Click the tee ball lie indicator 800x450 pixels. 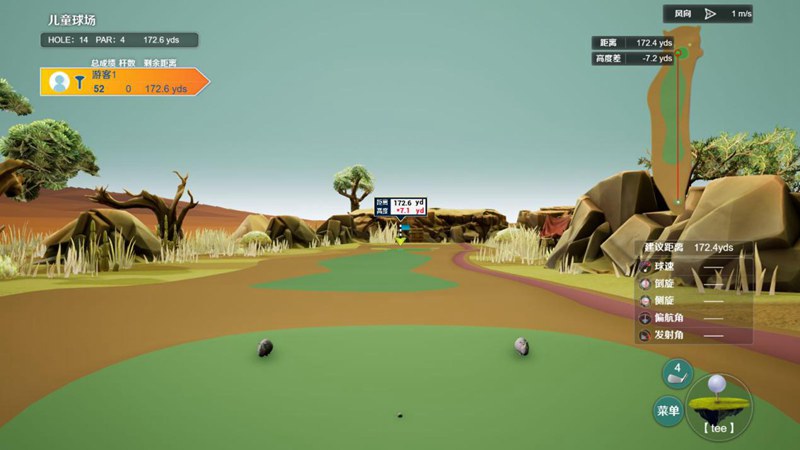click(x=718, y=406)
